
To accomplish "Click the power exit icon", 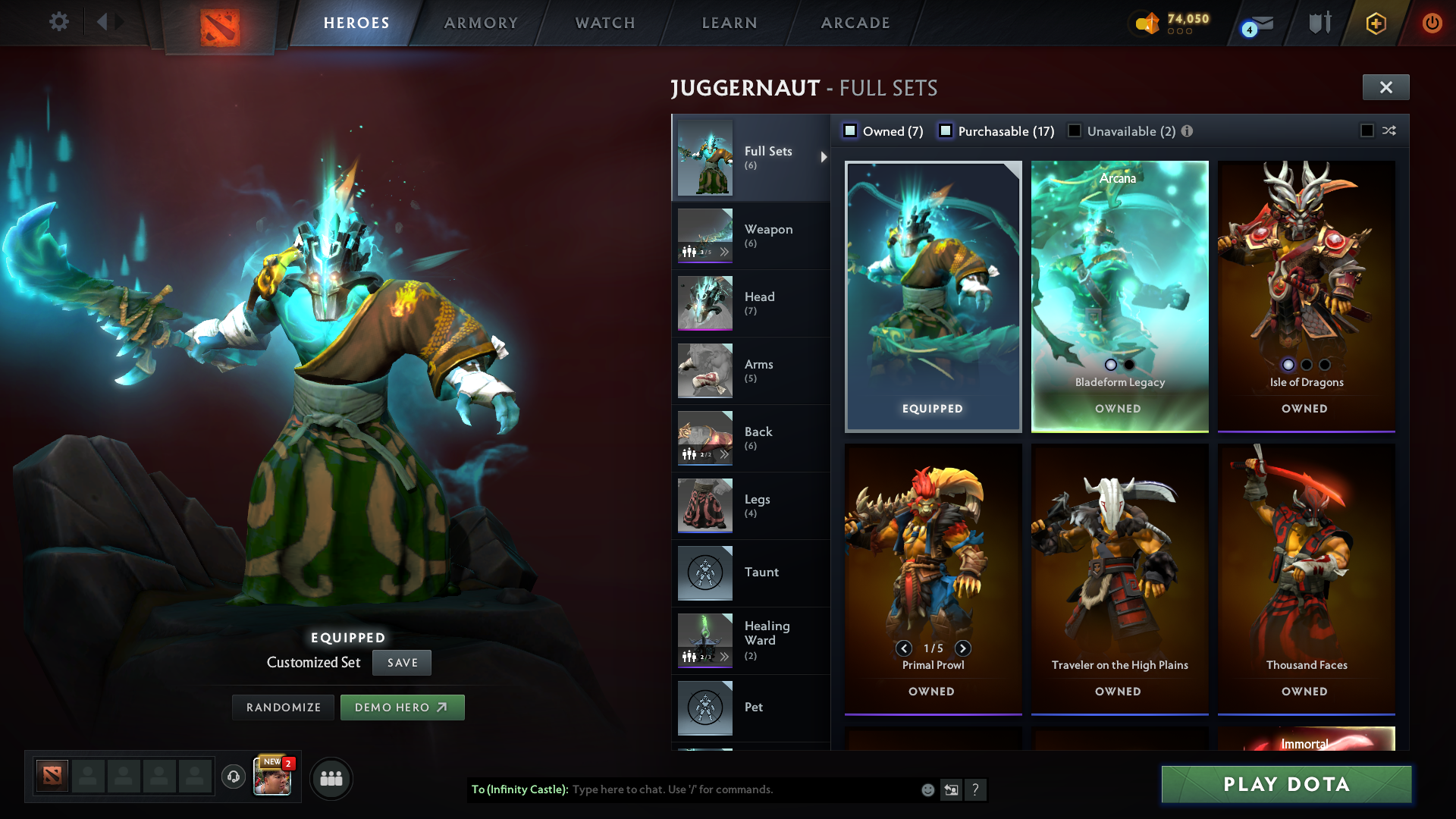I will point(1432,23).
